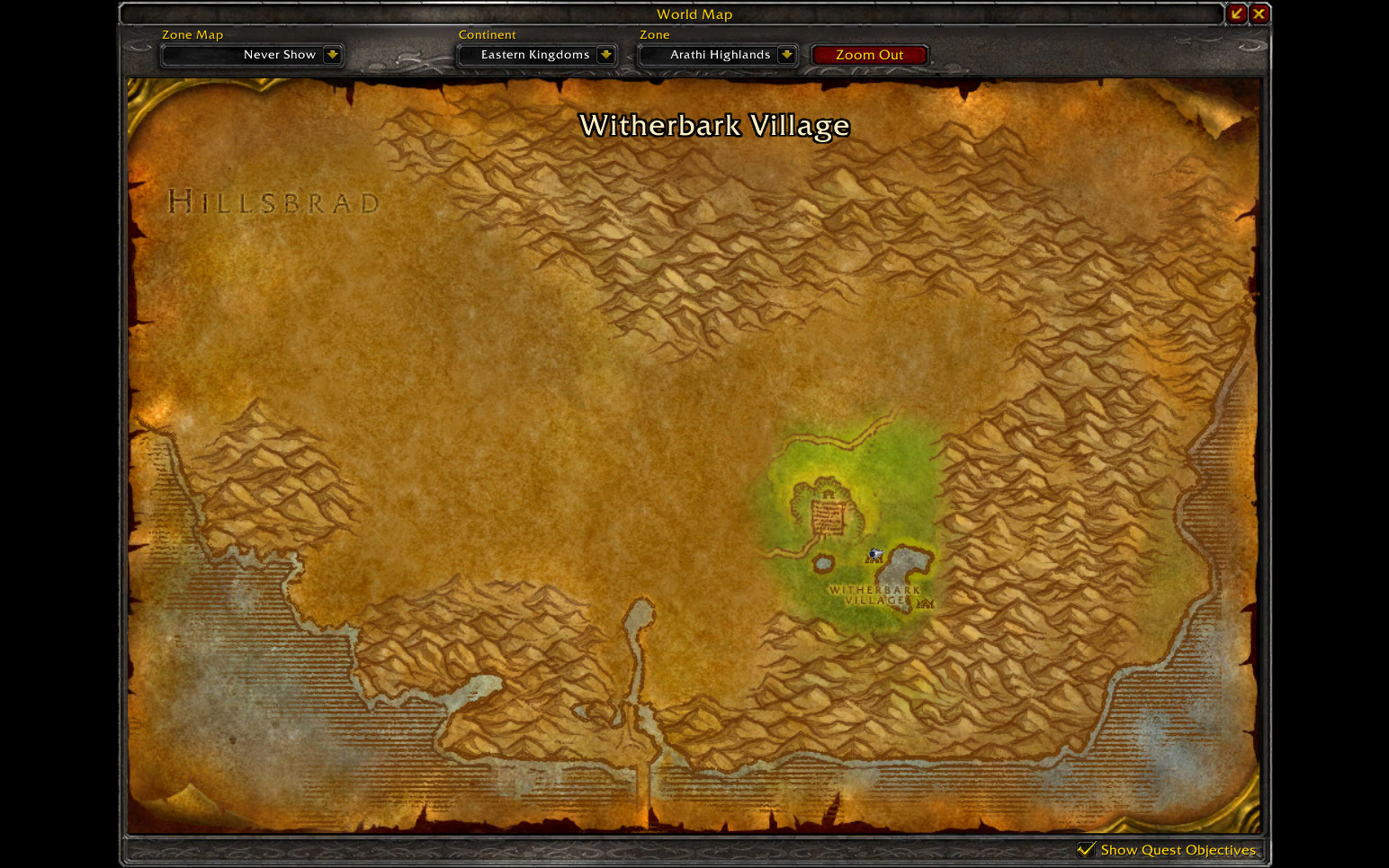Click the World Map title bar
This screenshot has height=868, width=1389.
click(x=694, y=14)
